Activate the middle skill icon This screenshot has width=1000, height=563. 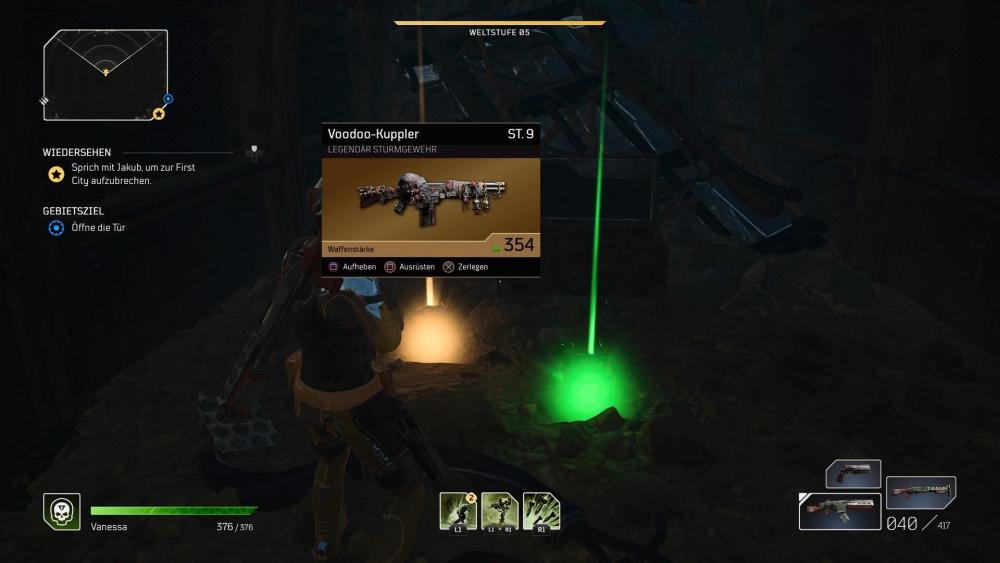tap(499, 511)
